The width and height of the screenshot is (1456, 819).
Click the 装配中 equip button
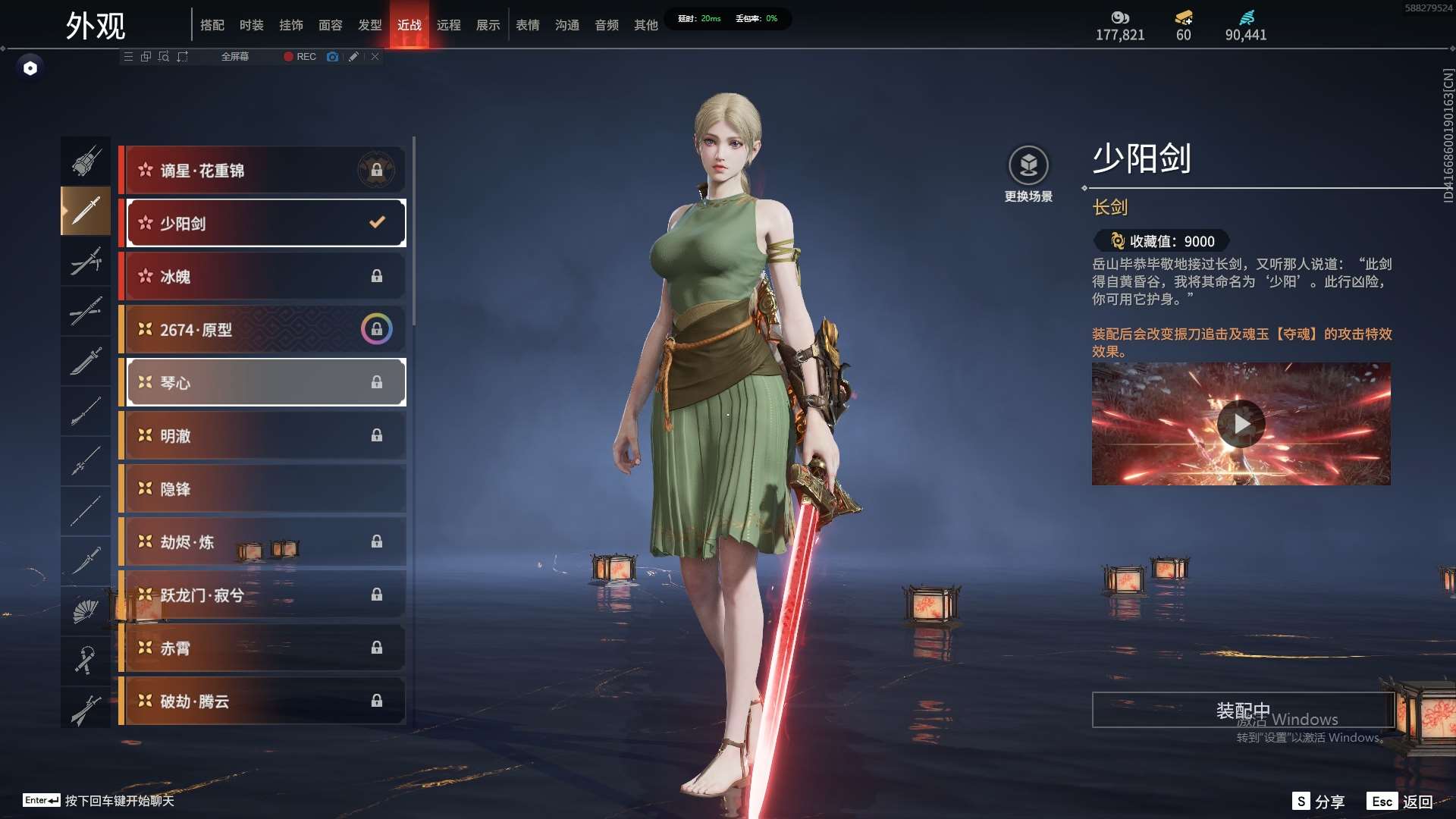pyautogui.click(x=1242, y=710)
